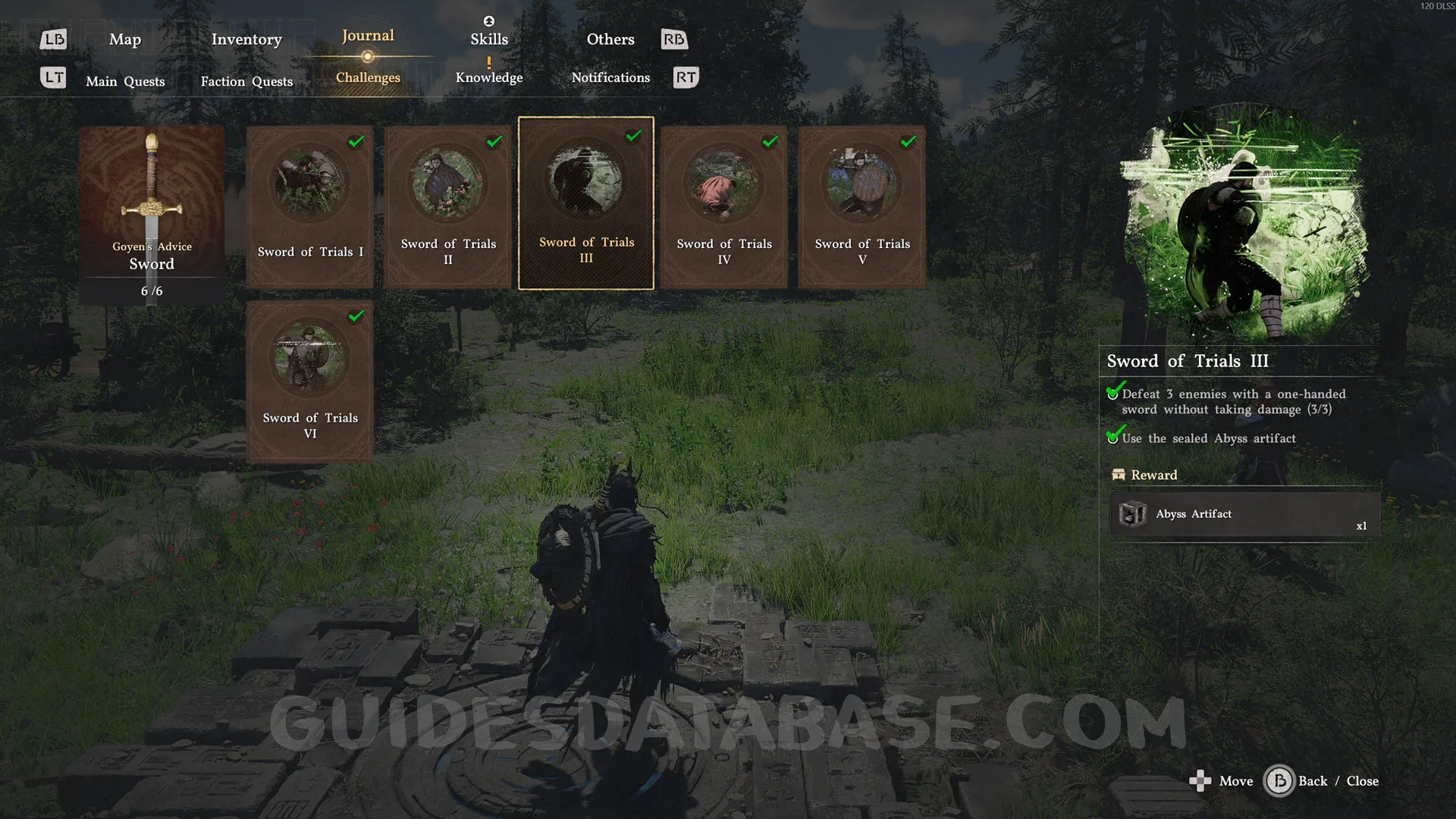Viewport: 1456px width, 819px height.
Task: Switch to Faction Quests sub-tab
Action: (x=246, y=81)
